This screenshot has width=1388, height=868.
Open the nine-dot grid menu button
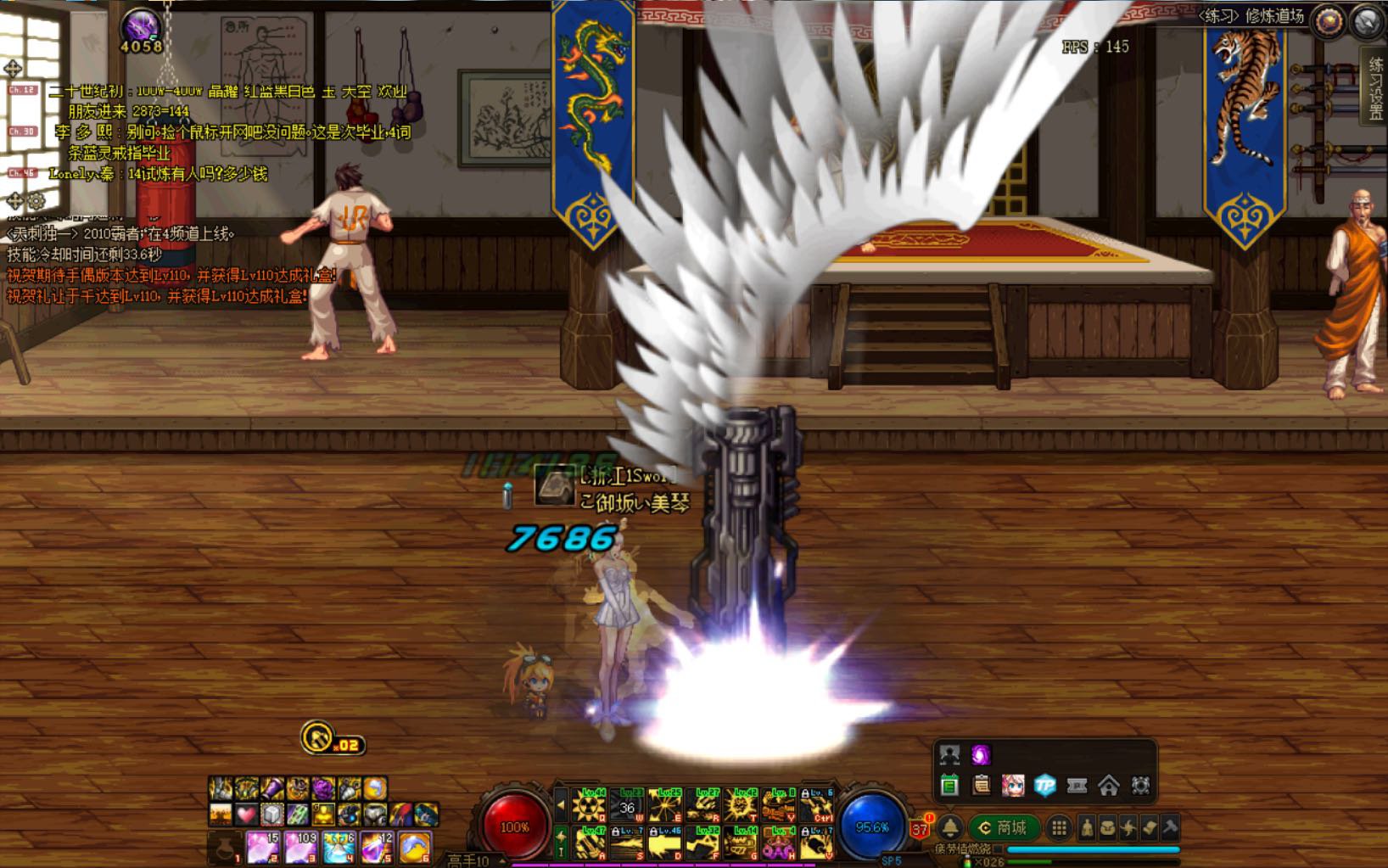(1059, 827)
